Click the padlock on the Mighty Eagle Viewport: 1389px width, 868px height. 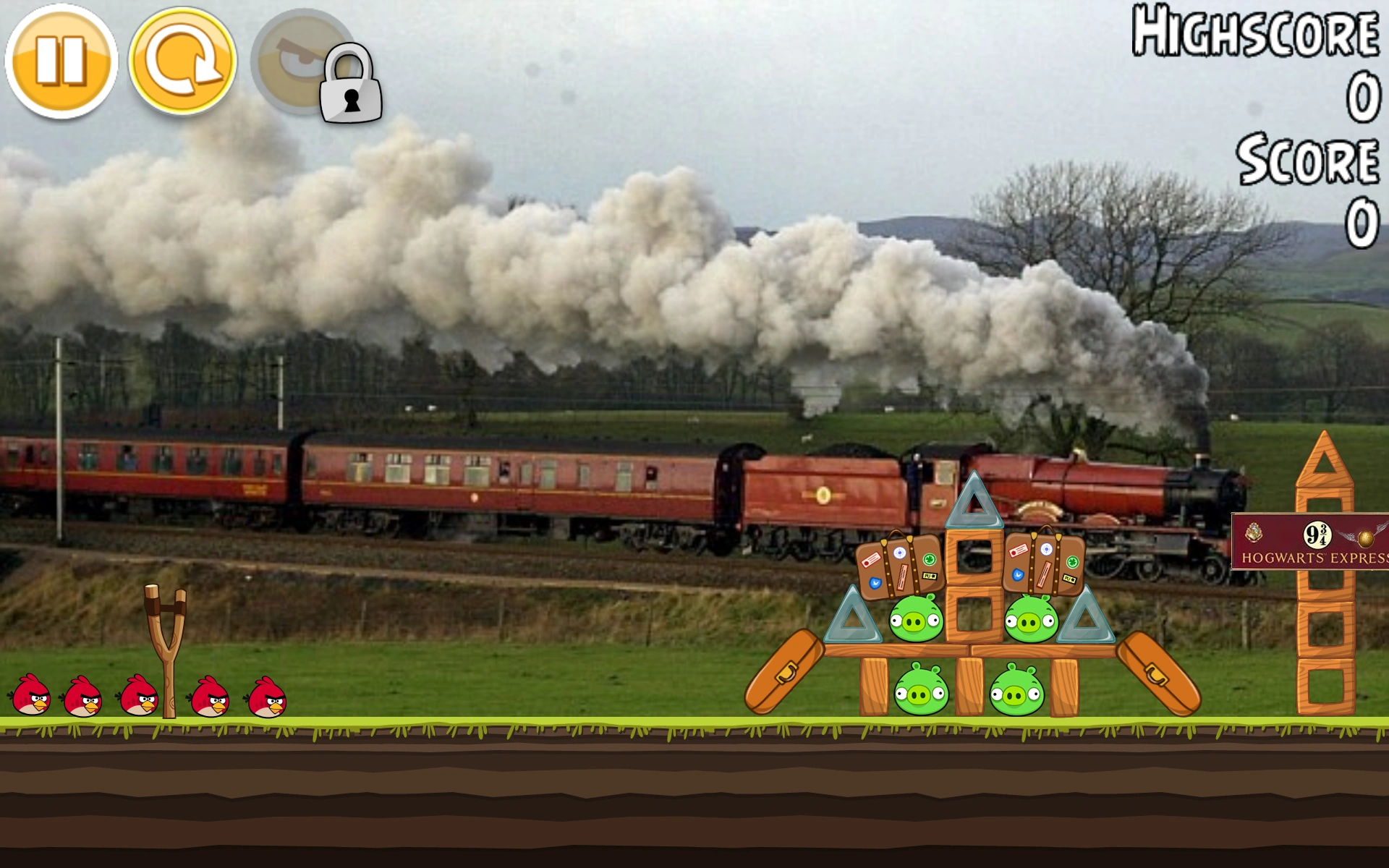(351, 85)
